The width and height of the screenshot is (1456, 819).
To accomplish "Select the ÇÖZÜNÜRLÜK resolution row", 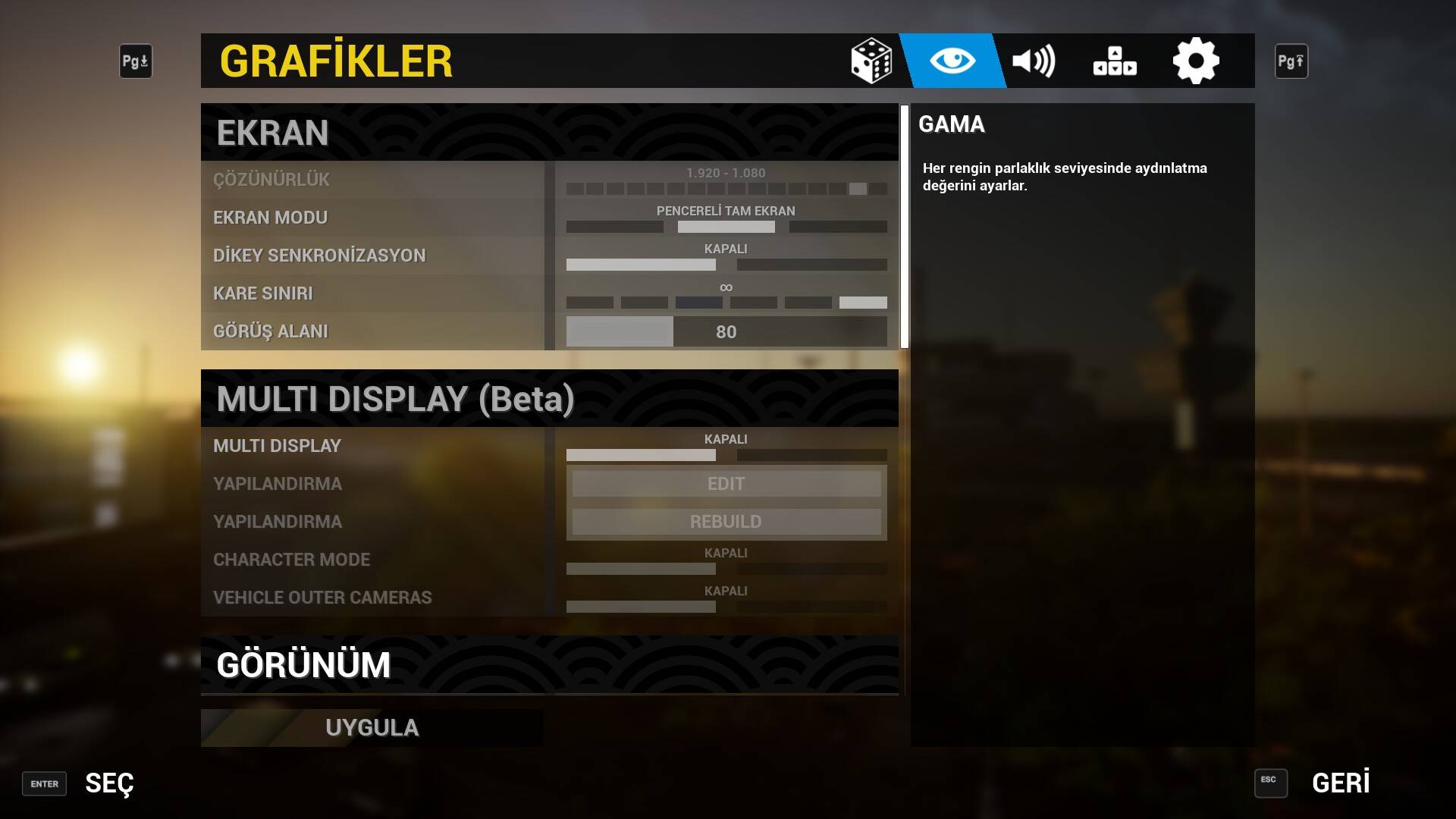I will [x=372, y=180].
